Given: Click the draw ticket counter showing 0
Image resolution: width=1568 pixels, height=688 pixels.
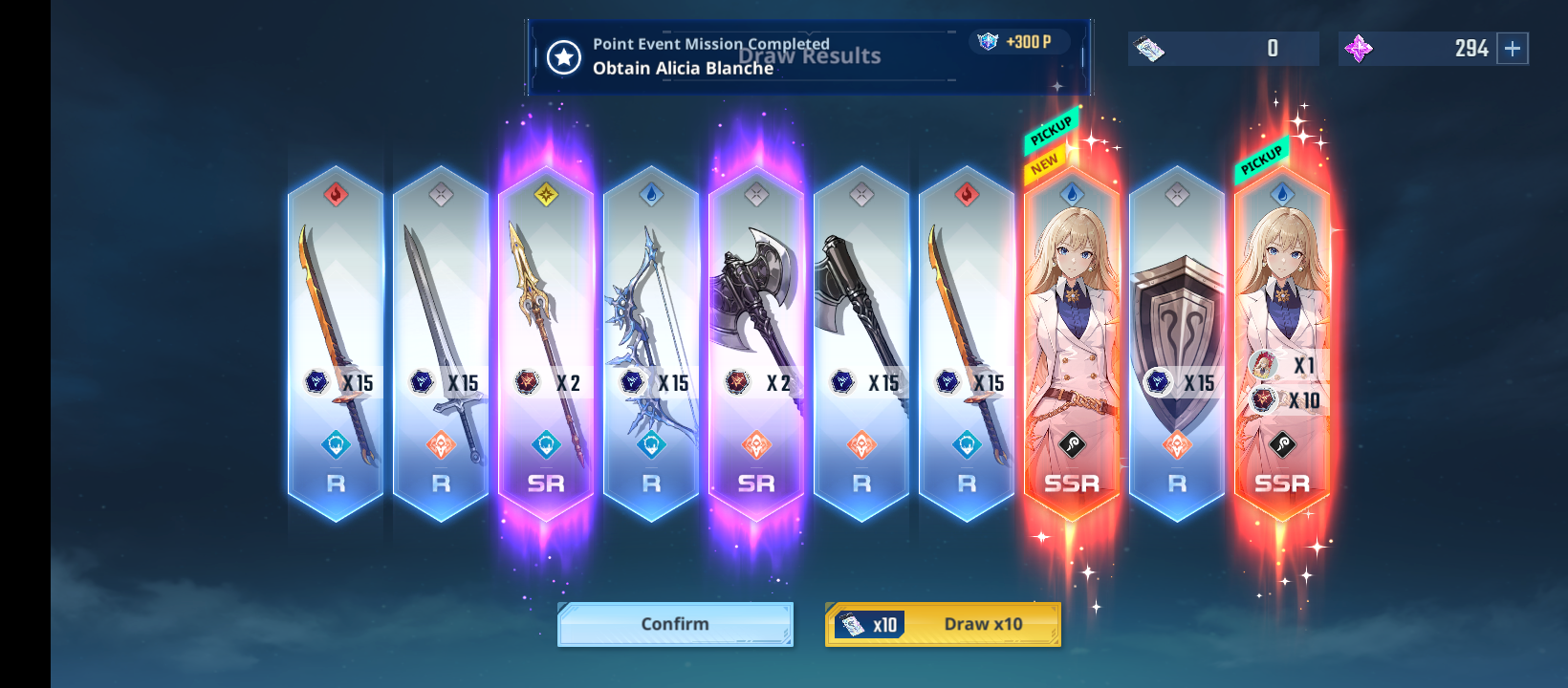Looking at the screenshot, I should click(1272, 48).
